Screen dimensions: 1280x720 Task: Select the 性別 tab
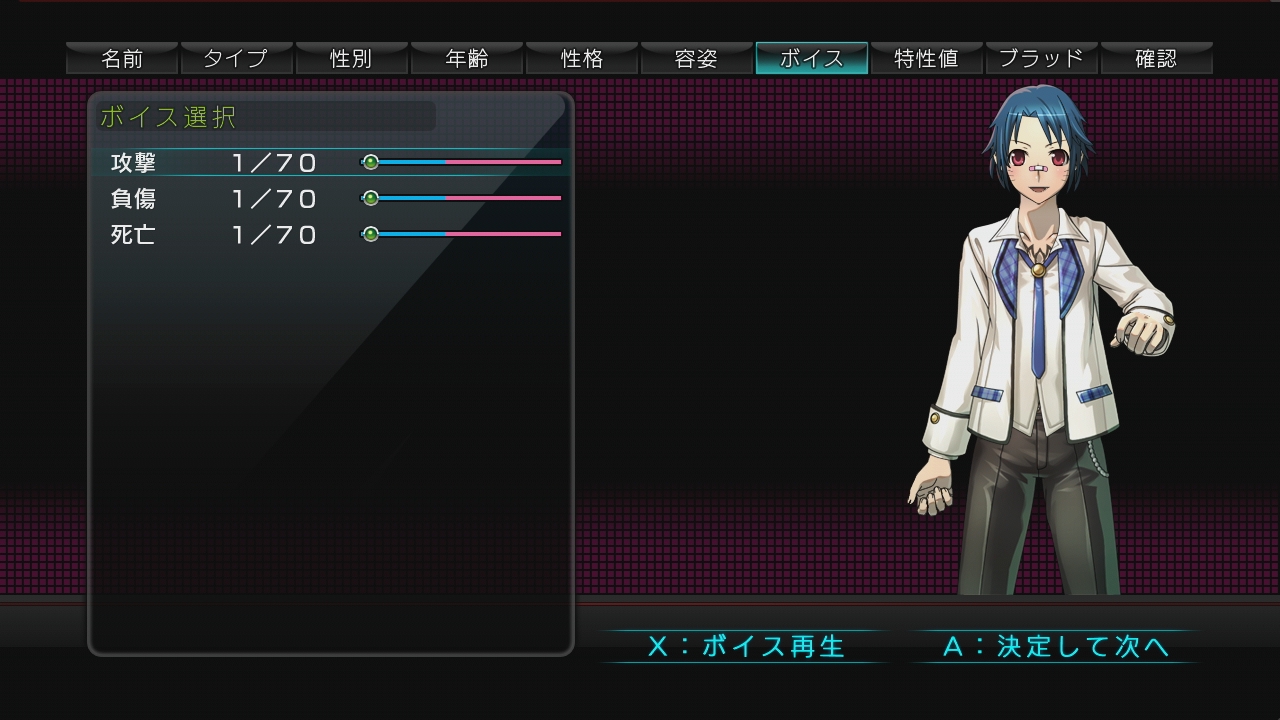[352, 59]
